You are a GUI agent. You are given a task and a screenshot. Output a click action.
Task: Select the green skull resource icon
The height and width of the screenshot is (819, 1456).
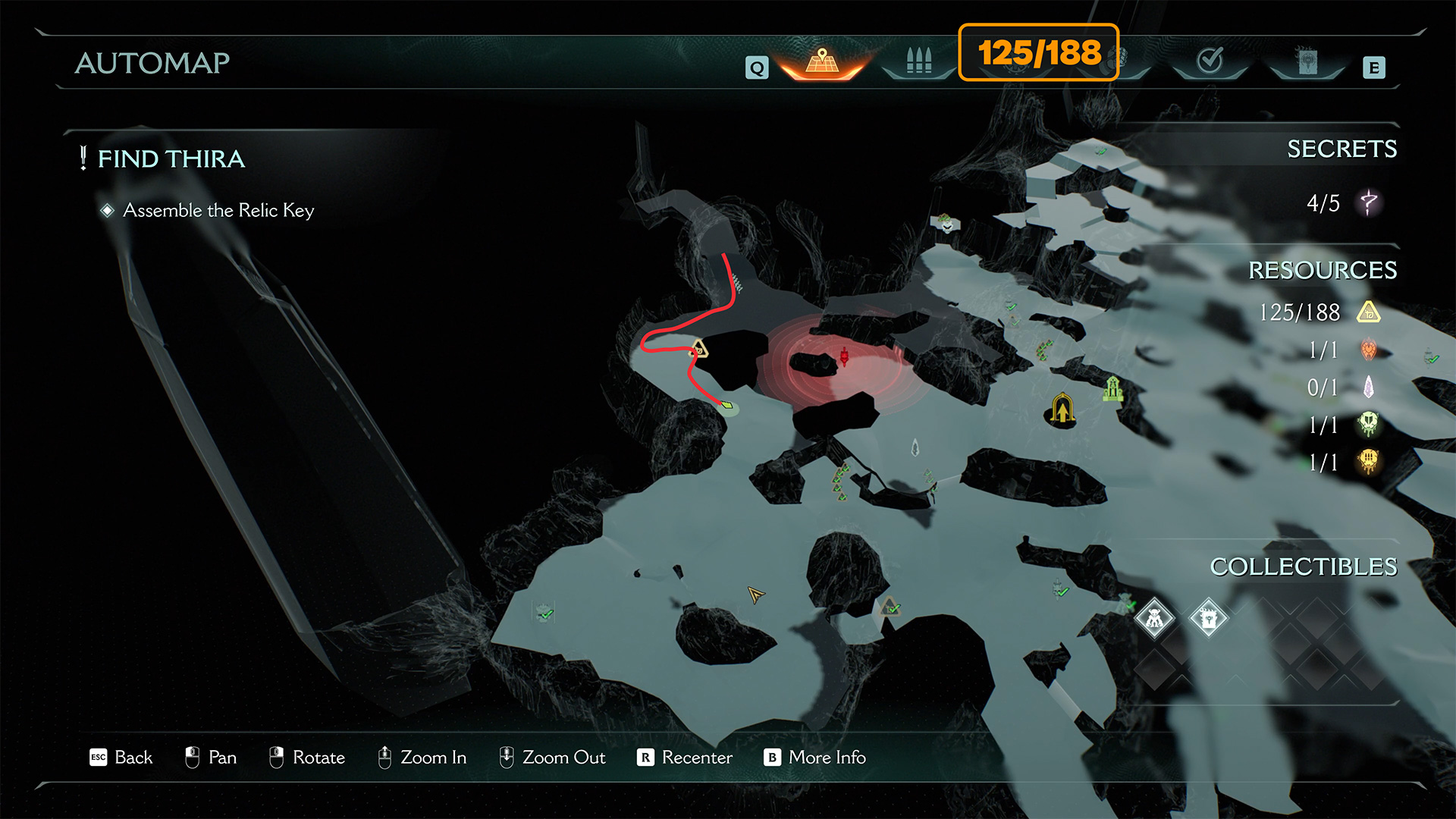coord(1369,425)
